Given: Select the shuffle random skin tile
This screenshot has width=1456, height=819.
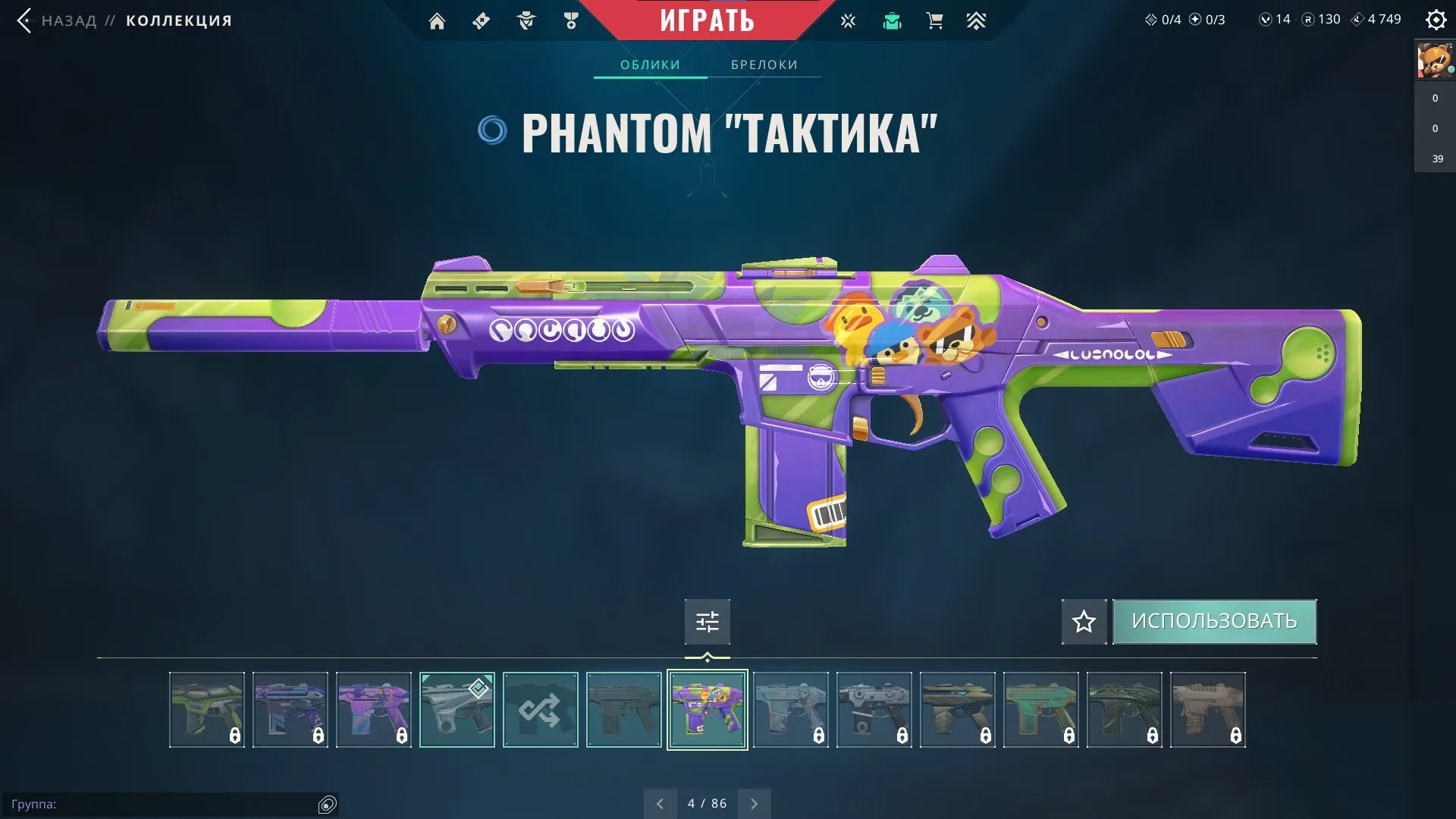Looking at the screenshot, I should pos(540,710).
